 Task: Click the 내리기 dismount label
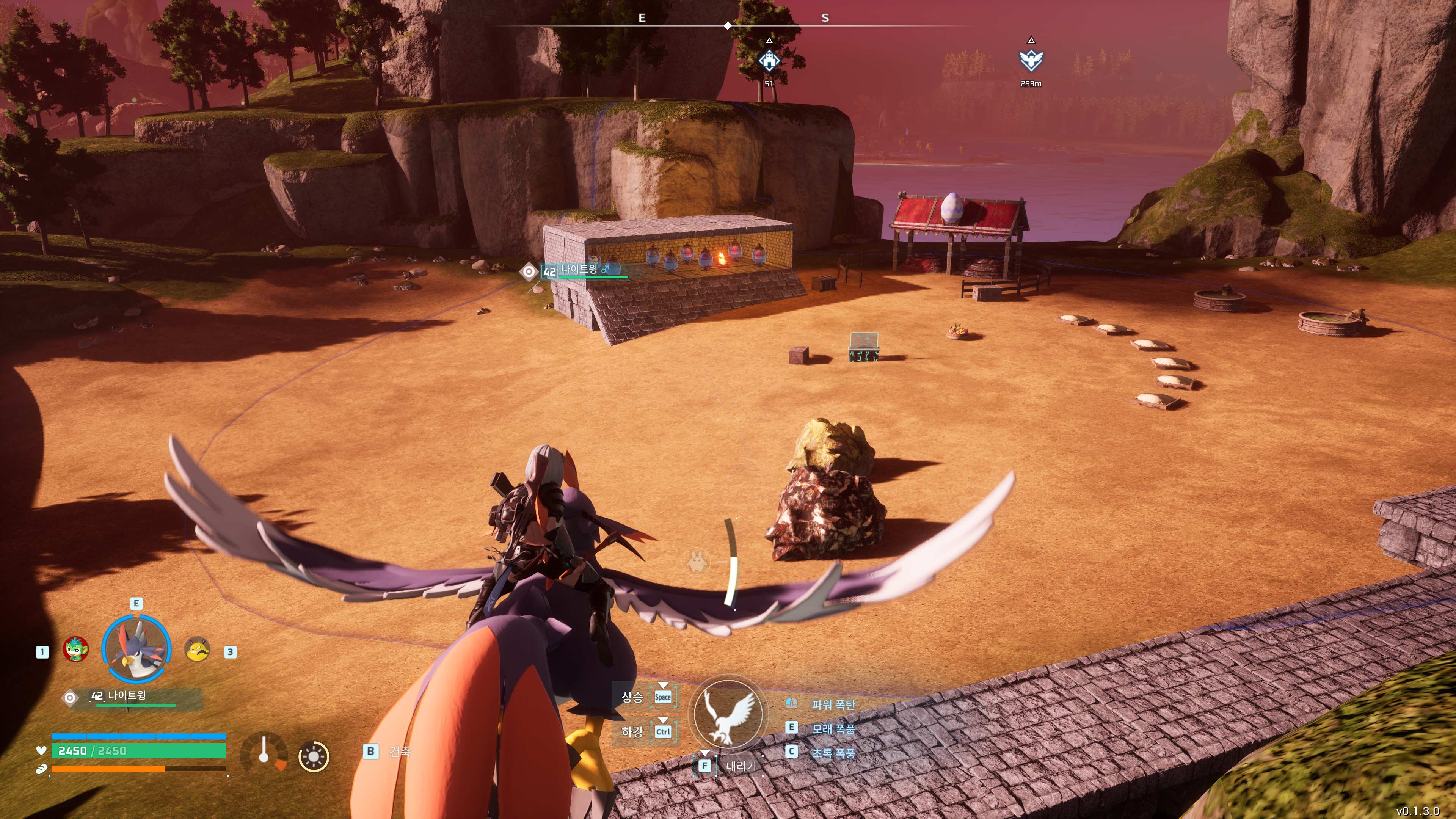click(x=741, y=766)
